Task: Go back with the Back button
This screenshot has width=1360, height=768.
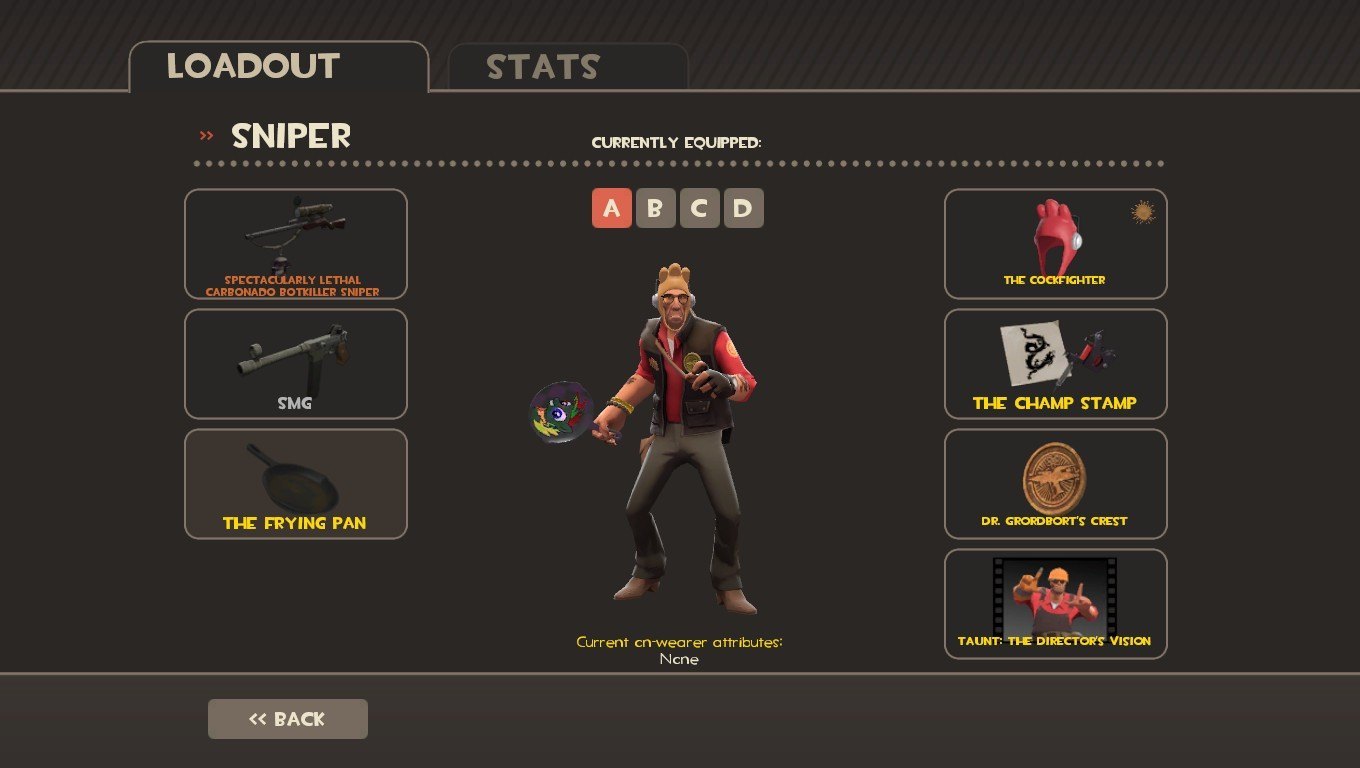Action: tap(288, 719)
